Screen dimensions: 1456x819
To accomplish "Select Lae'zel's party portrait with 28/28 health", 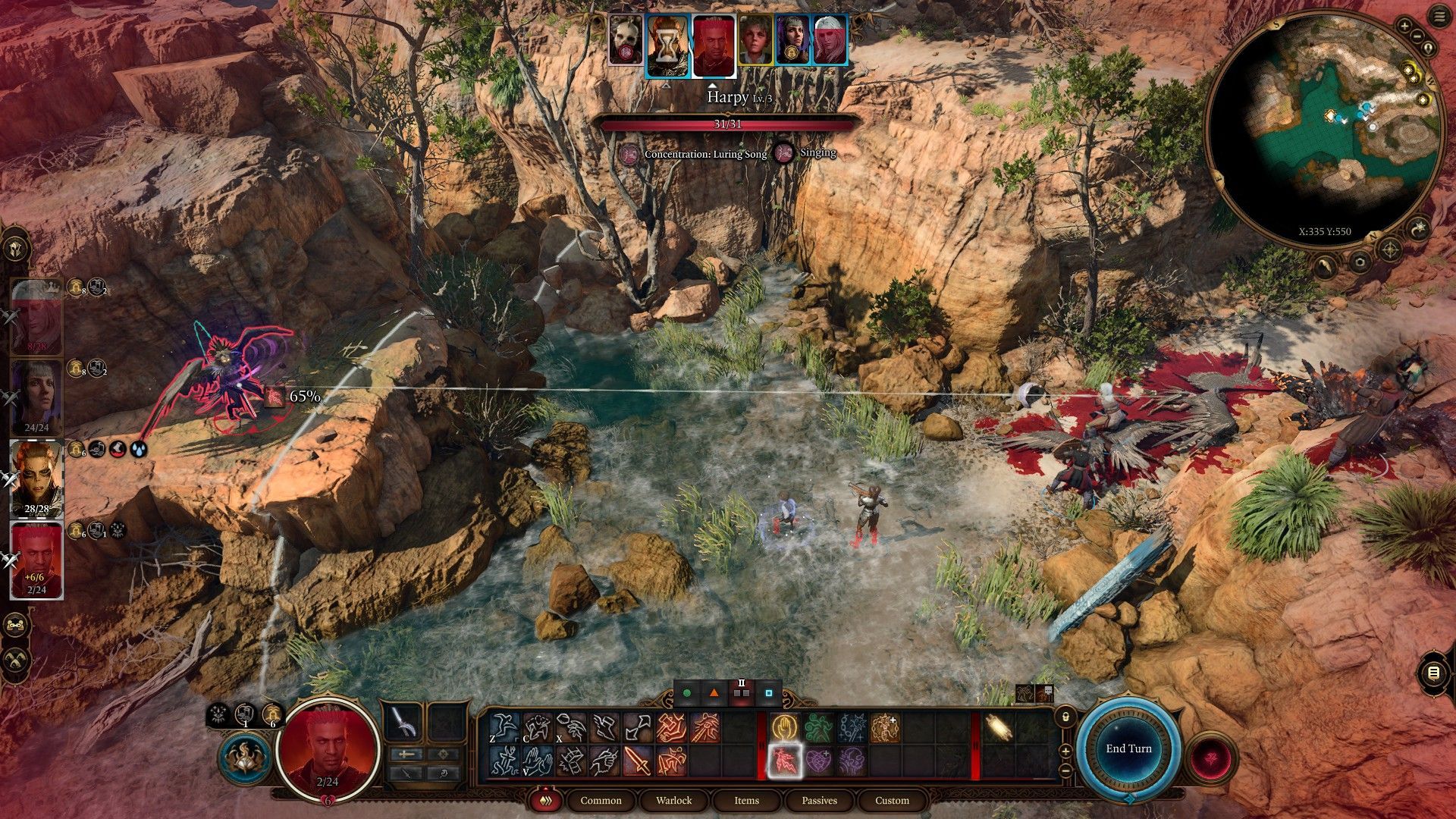I will click(36, 478).
